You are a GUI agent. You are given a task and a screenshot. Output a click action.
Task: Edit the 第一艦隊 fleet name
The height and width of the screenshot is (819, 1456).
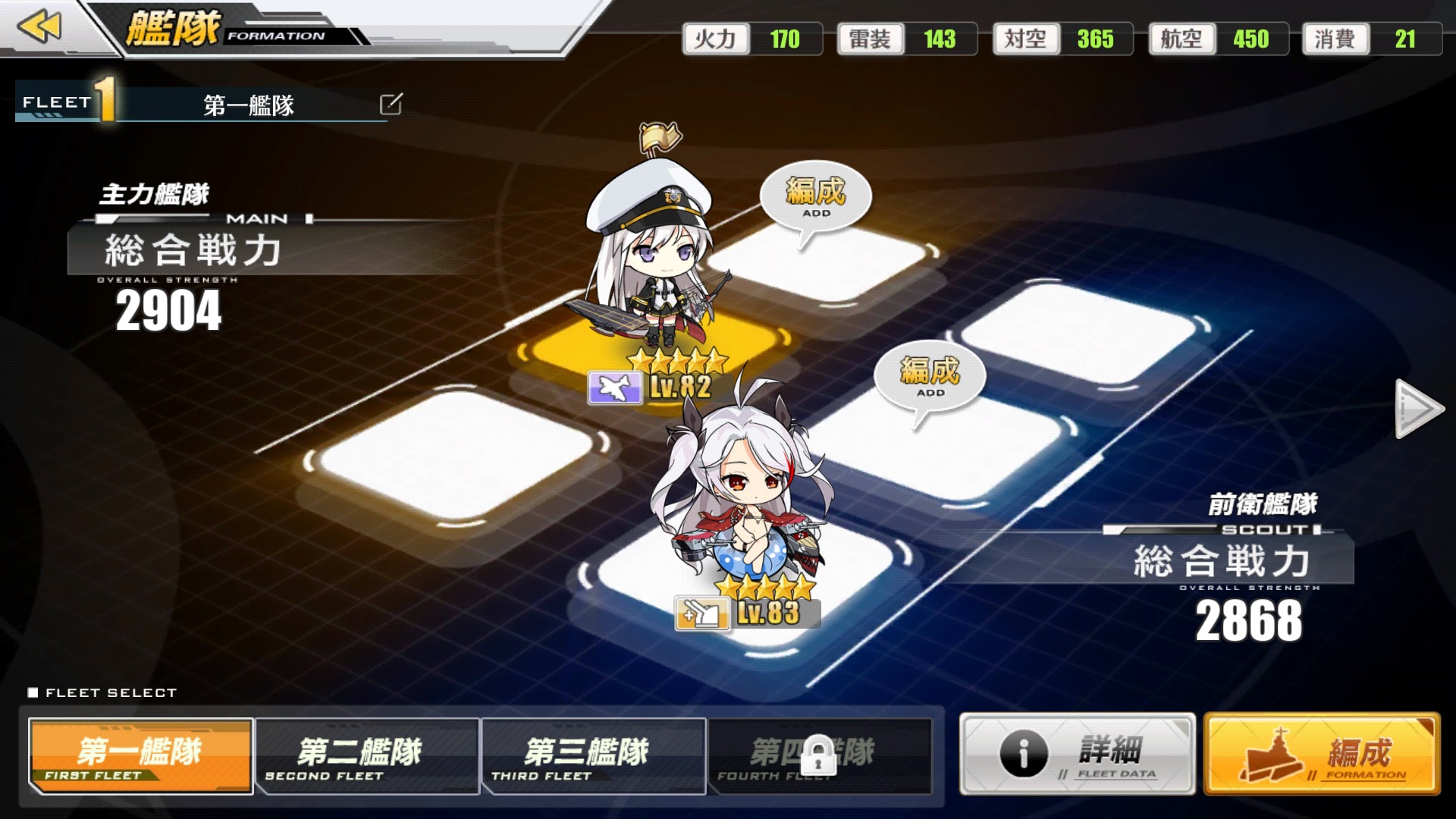tap(391, 104)
